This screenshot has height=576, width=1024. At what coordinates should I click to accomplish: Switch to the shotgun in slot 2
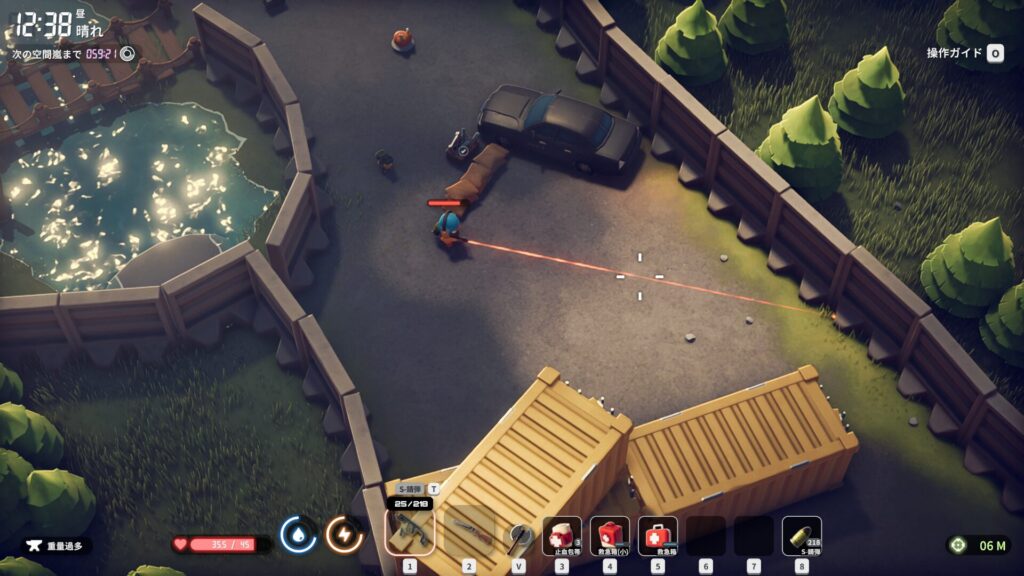pos(468,534)
